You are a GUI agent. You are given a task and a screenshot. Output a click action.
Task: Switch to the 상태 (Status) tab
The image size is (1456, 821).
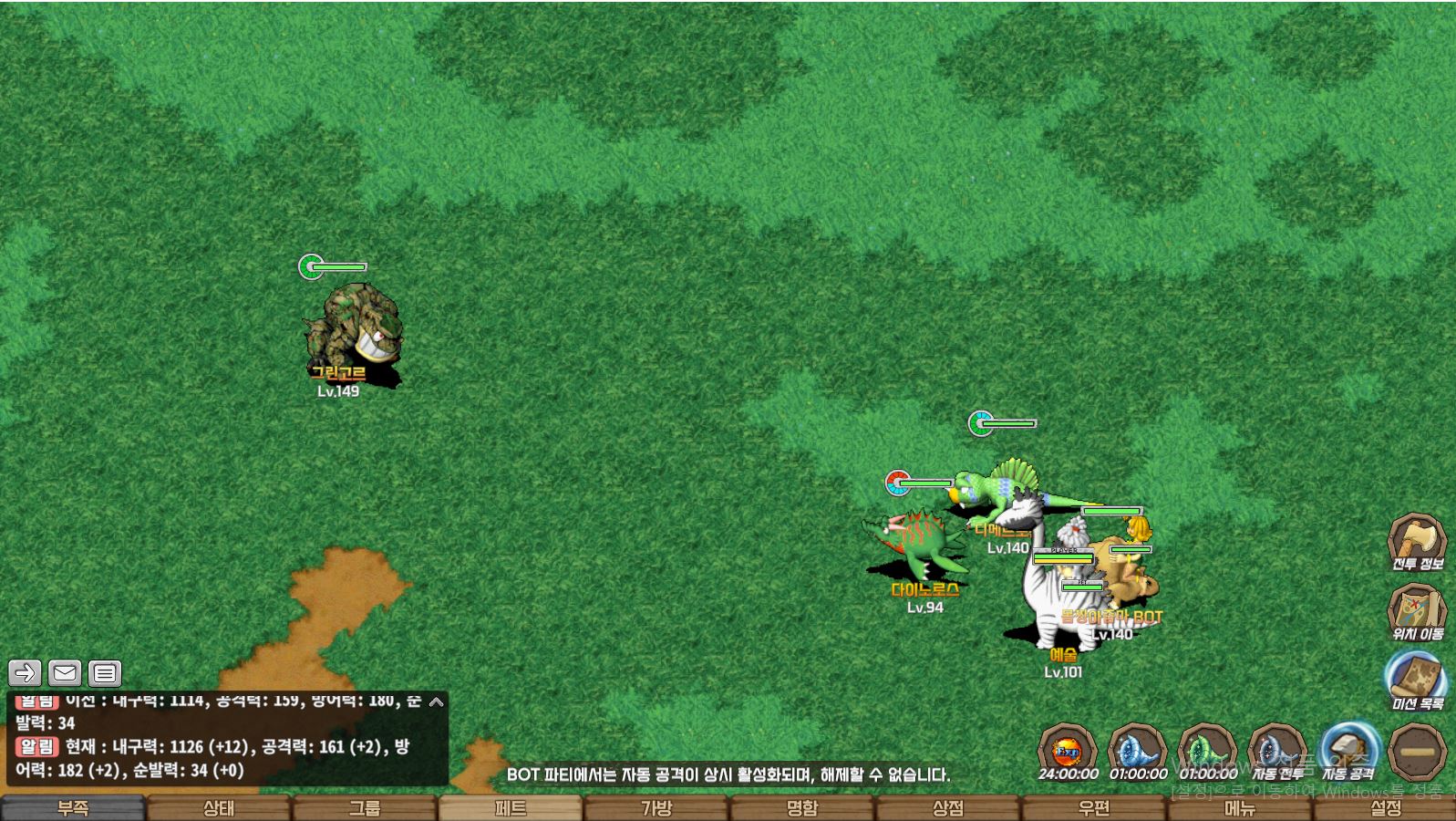coord(219,808)
